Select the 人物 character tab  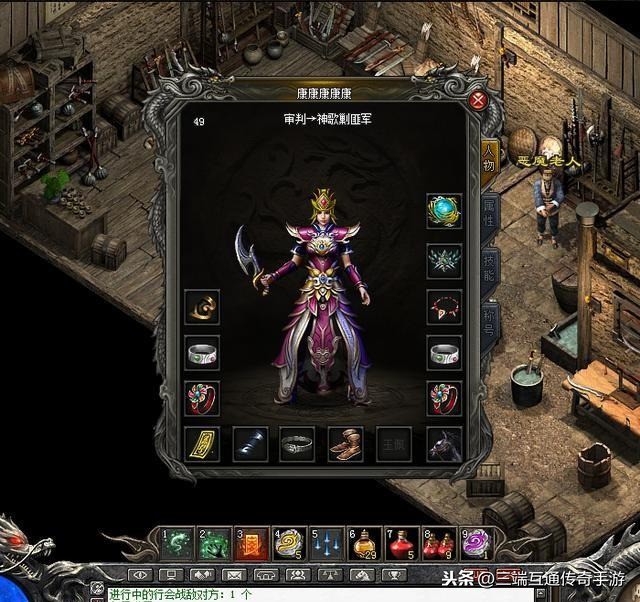coord(489,153)
